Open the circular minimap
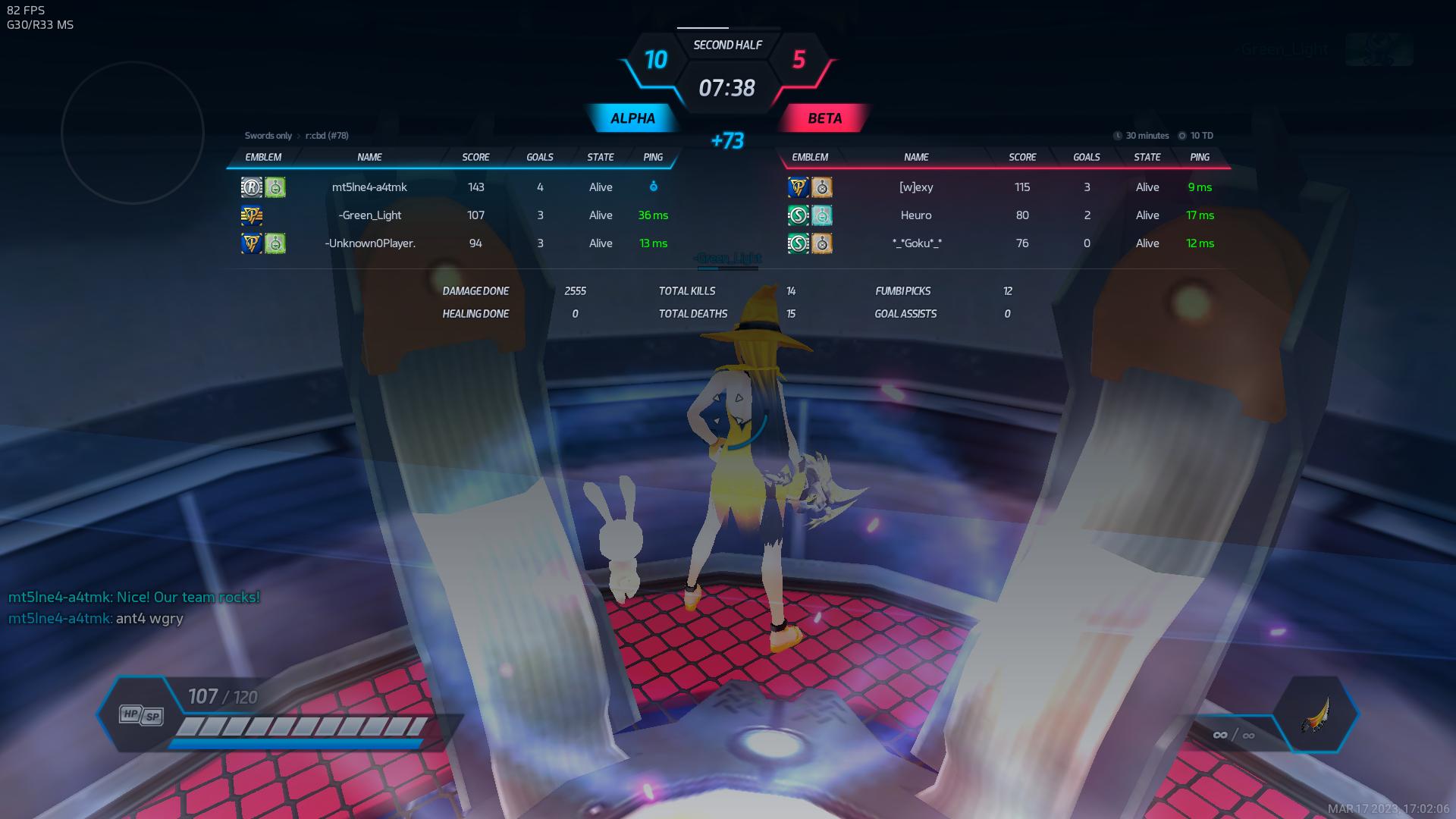The width and height of the screenshot is (1456, 819). pos(133,133)
